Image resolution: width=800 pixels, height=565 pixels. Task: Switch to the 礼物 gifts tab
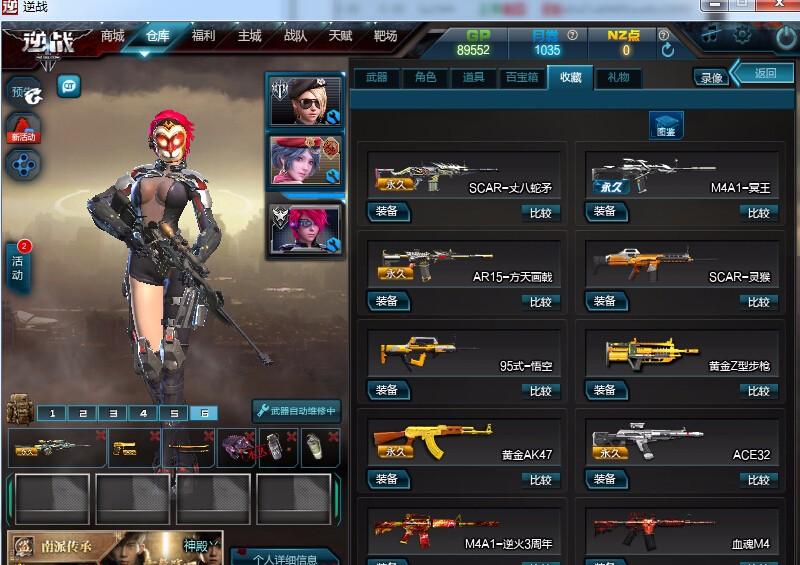click(x=618, y=77)
